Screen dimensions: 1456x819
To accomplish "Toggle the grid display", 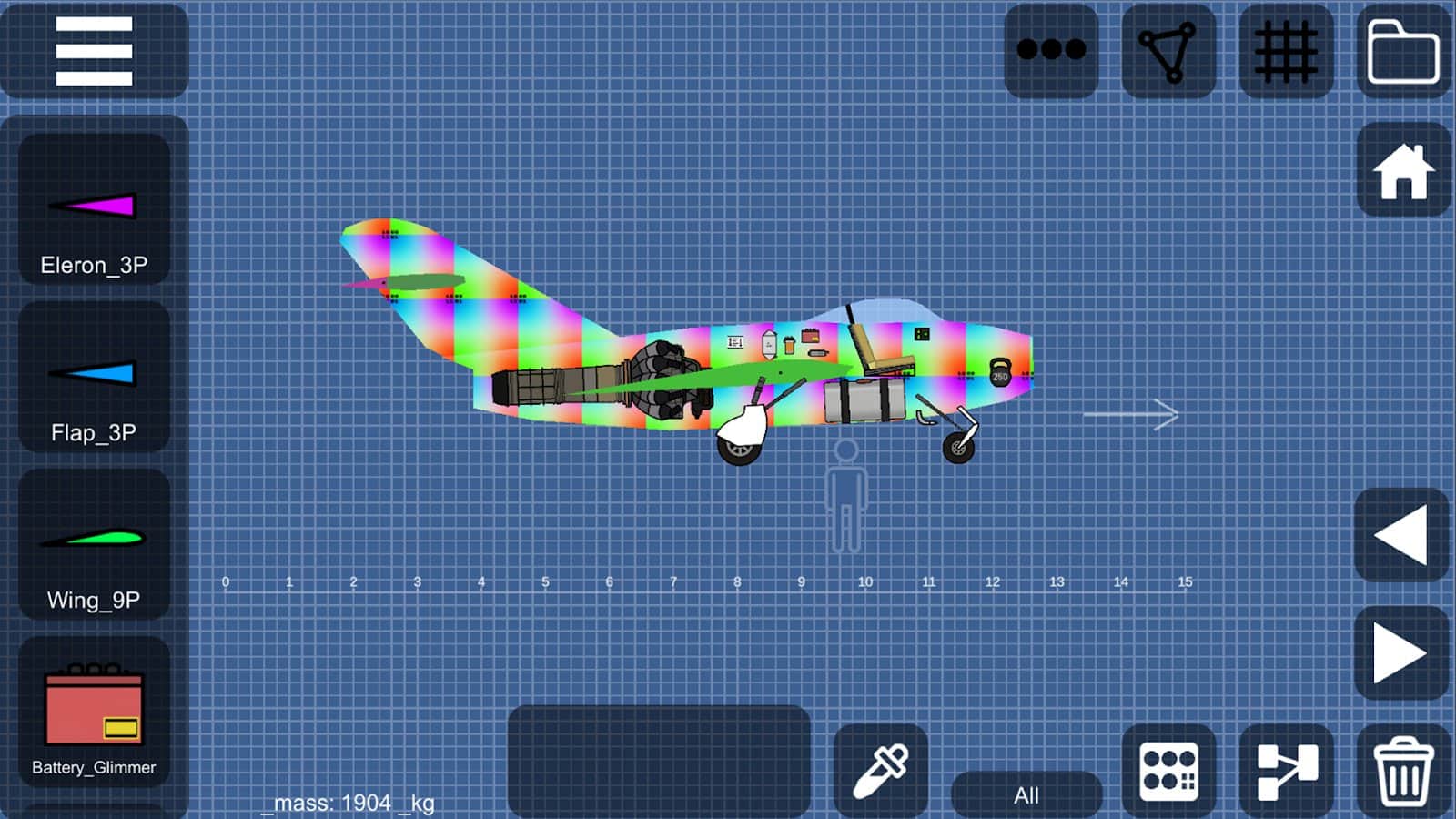I will 1285,50.
